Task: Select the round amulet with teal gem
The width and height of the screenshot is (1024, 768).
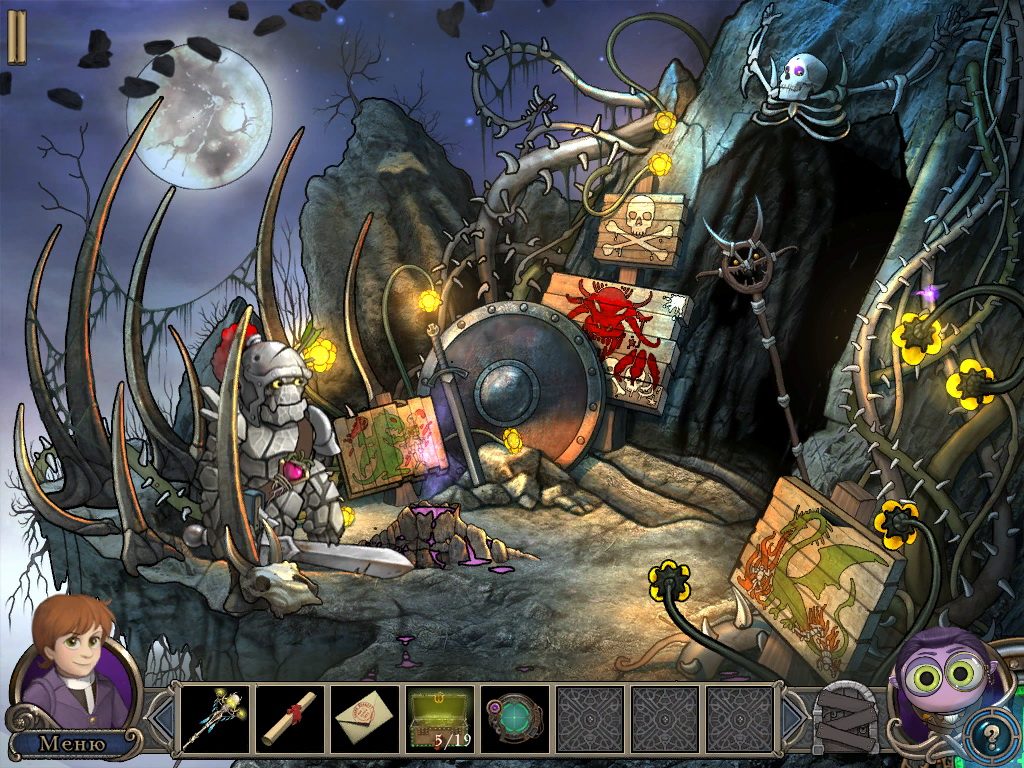Action: (x=515, y=718)
